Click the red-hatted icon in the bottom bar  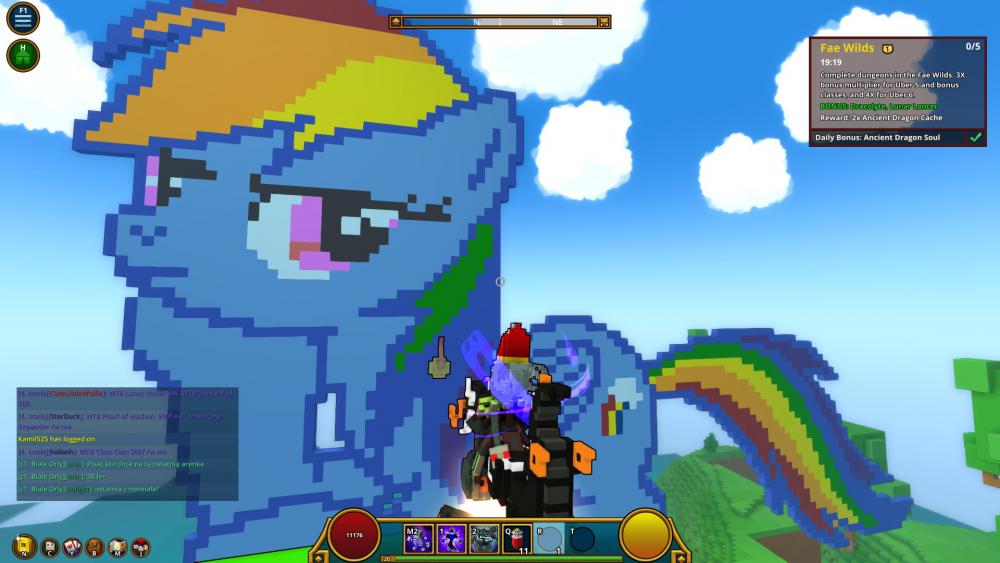(x=141, y=547)
